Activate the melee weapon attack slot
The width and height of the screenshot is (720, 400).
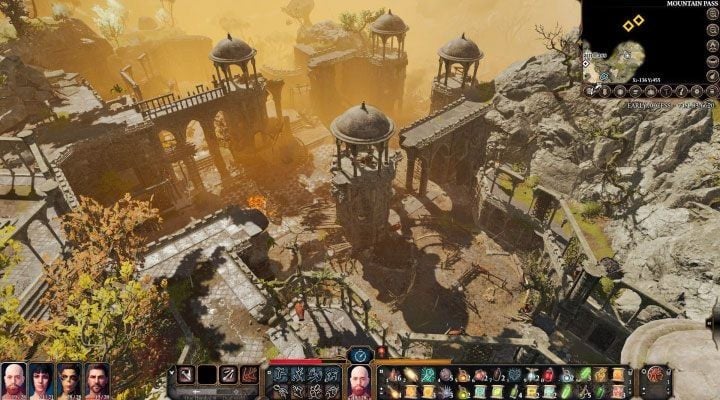point(187,375)
